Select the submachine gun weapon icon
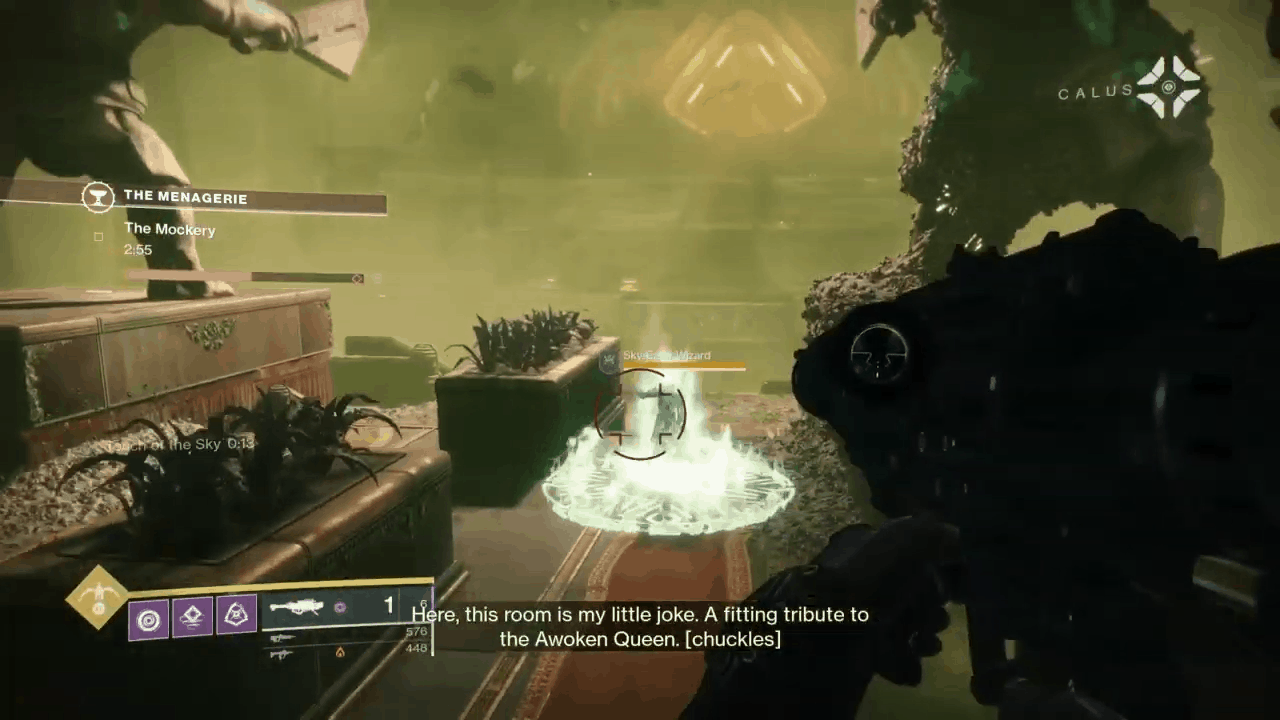The width and height of the screenshot is (1280, 720). coord(283,655)
